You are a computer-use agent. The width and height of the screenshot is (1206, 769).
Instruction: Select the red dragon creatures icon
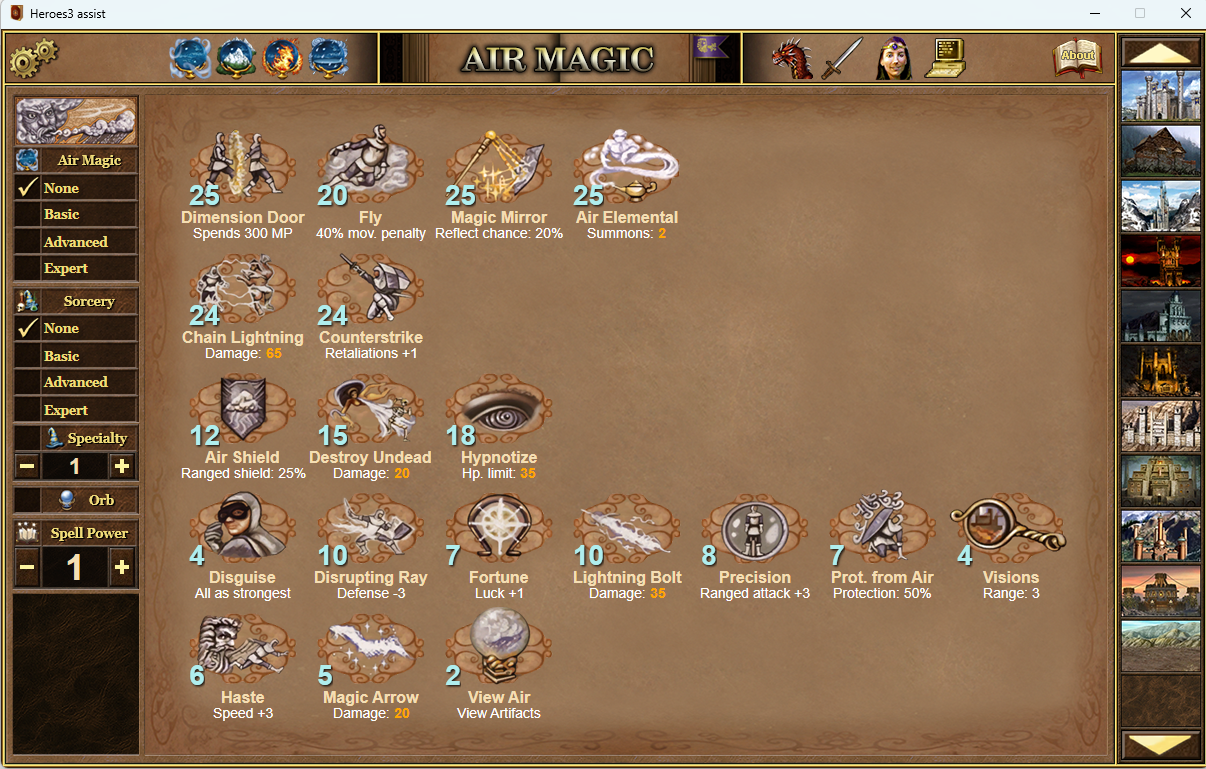click(791, 58)
